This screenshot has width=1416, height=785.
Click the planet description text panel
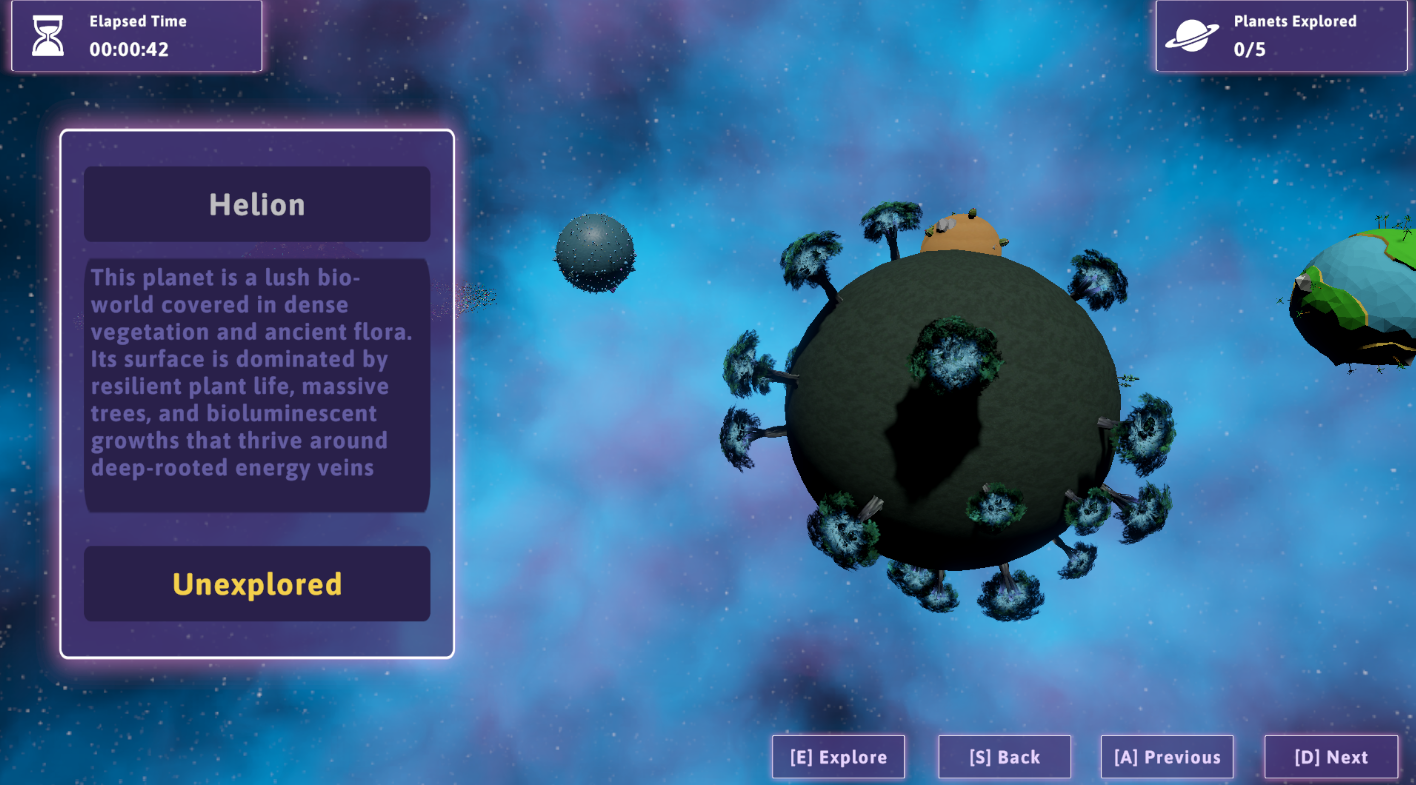coord(256,385)
